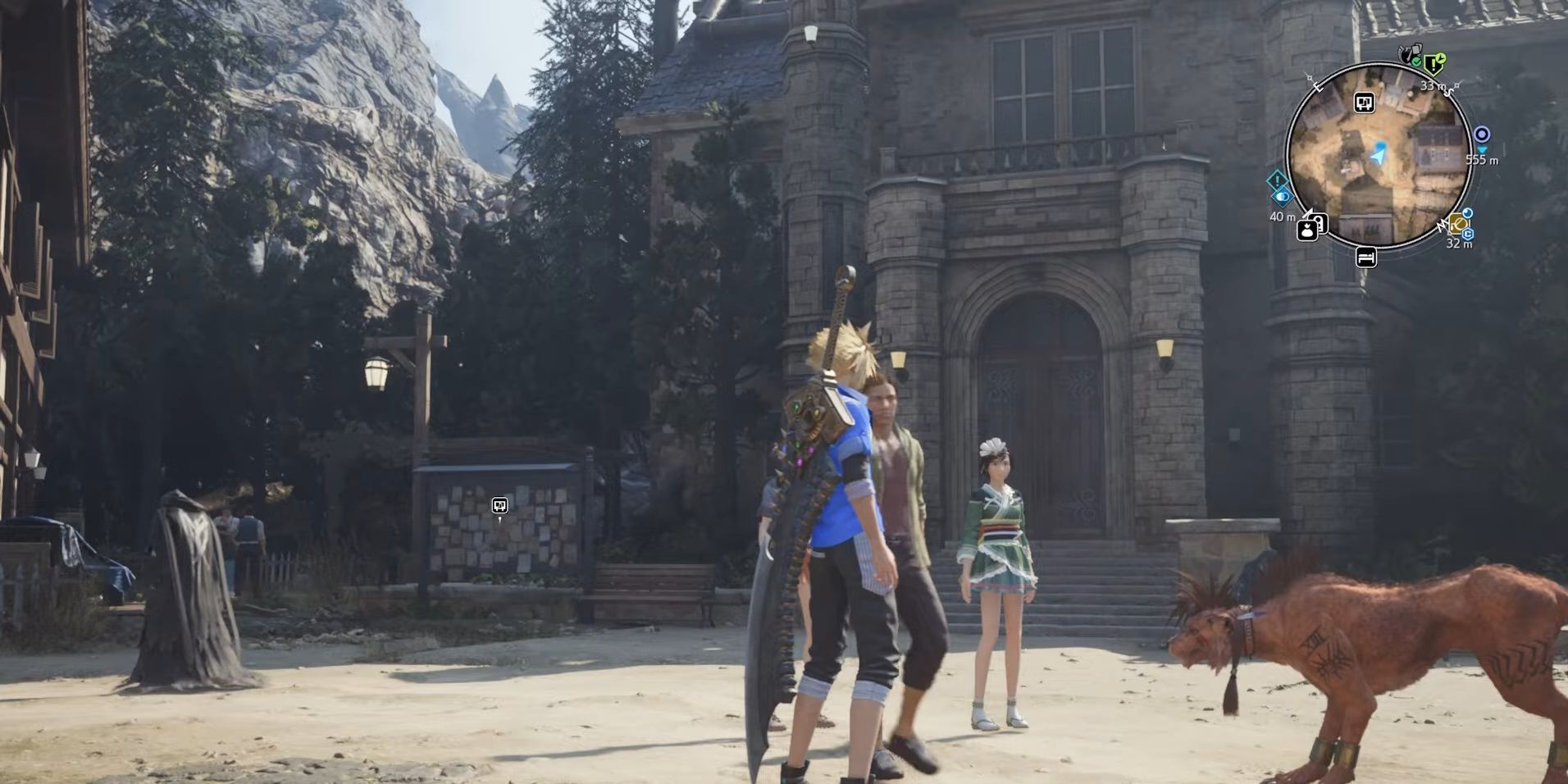Select the lightning crack icon near the 32 m marker
This screenshot has height=784, width=1568.
pos(1443,225)
